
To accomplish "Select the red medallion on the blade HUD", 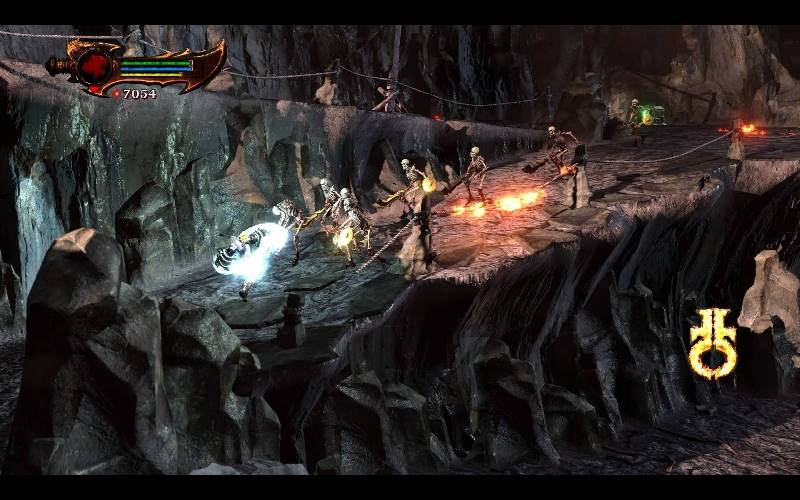I will pos(98,65).
